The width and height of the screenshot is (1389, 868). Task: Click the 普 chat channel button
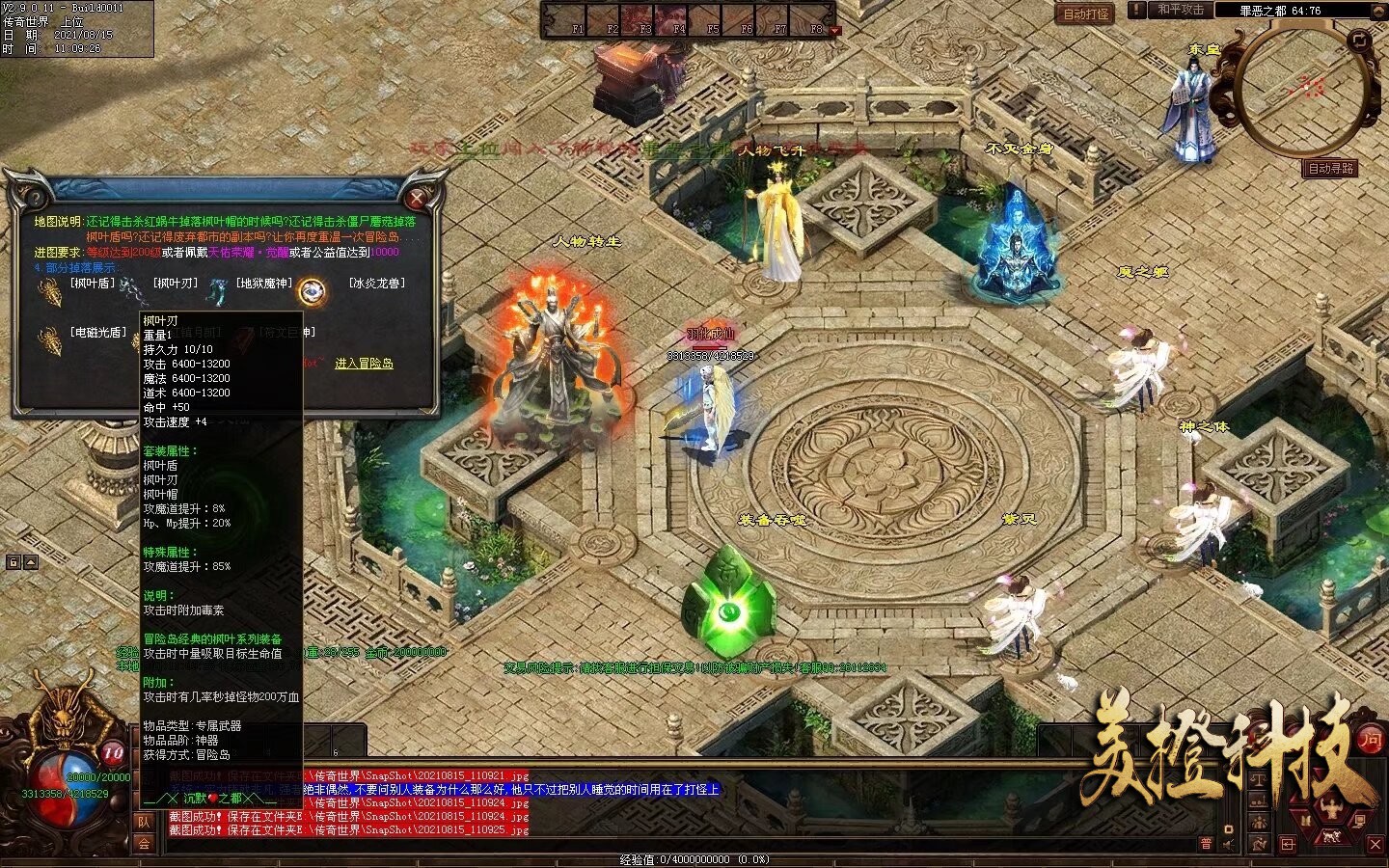(x=1206, y=844)
